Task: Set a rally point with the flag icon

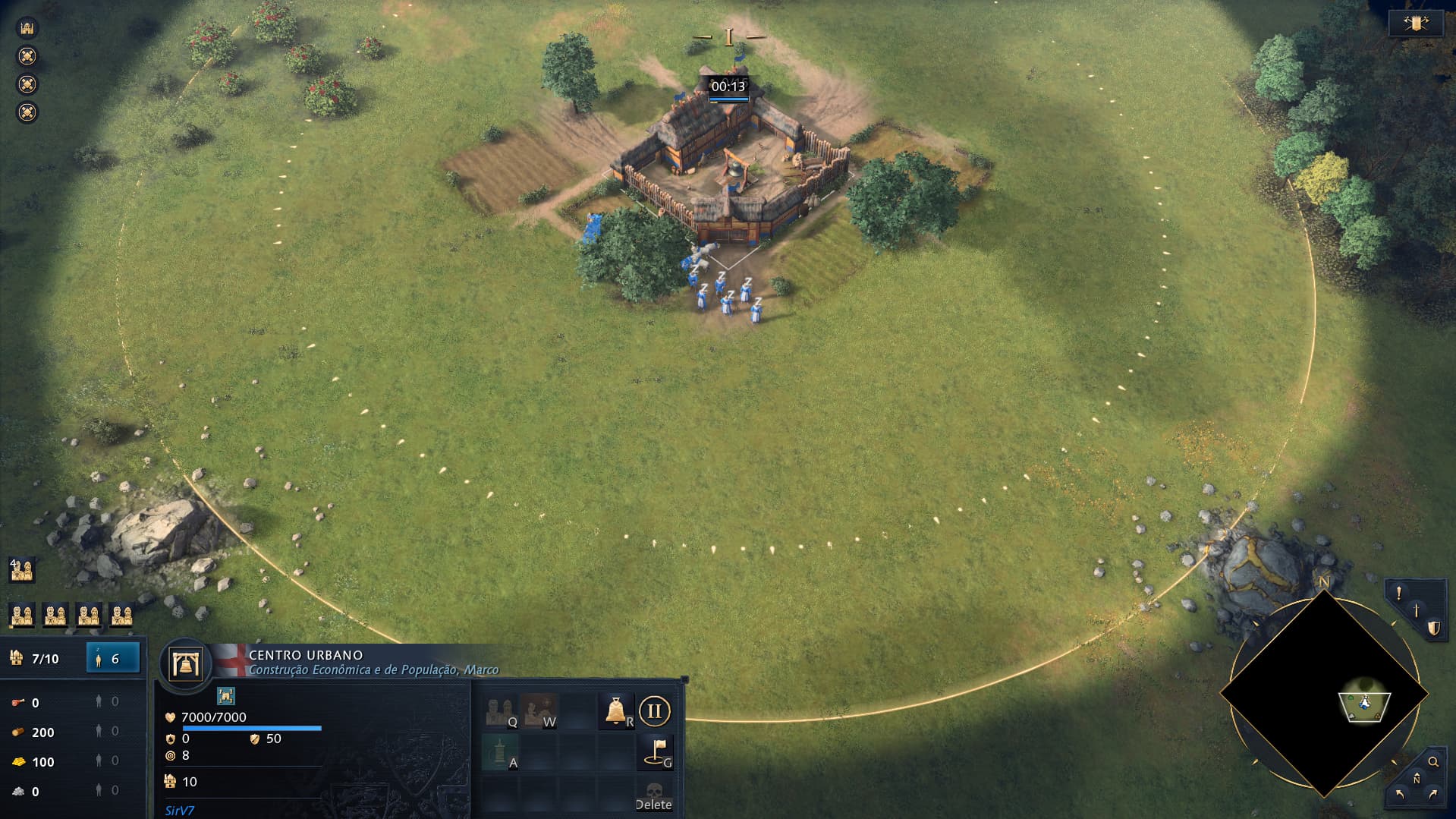Action: click(x=655, y=751)
